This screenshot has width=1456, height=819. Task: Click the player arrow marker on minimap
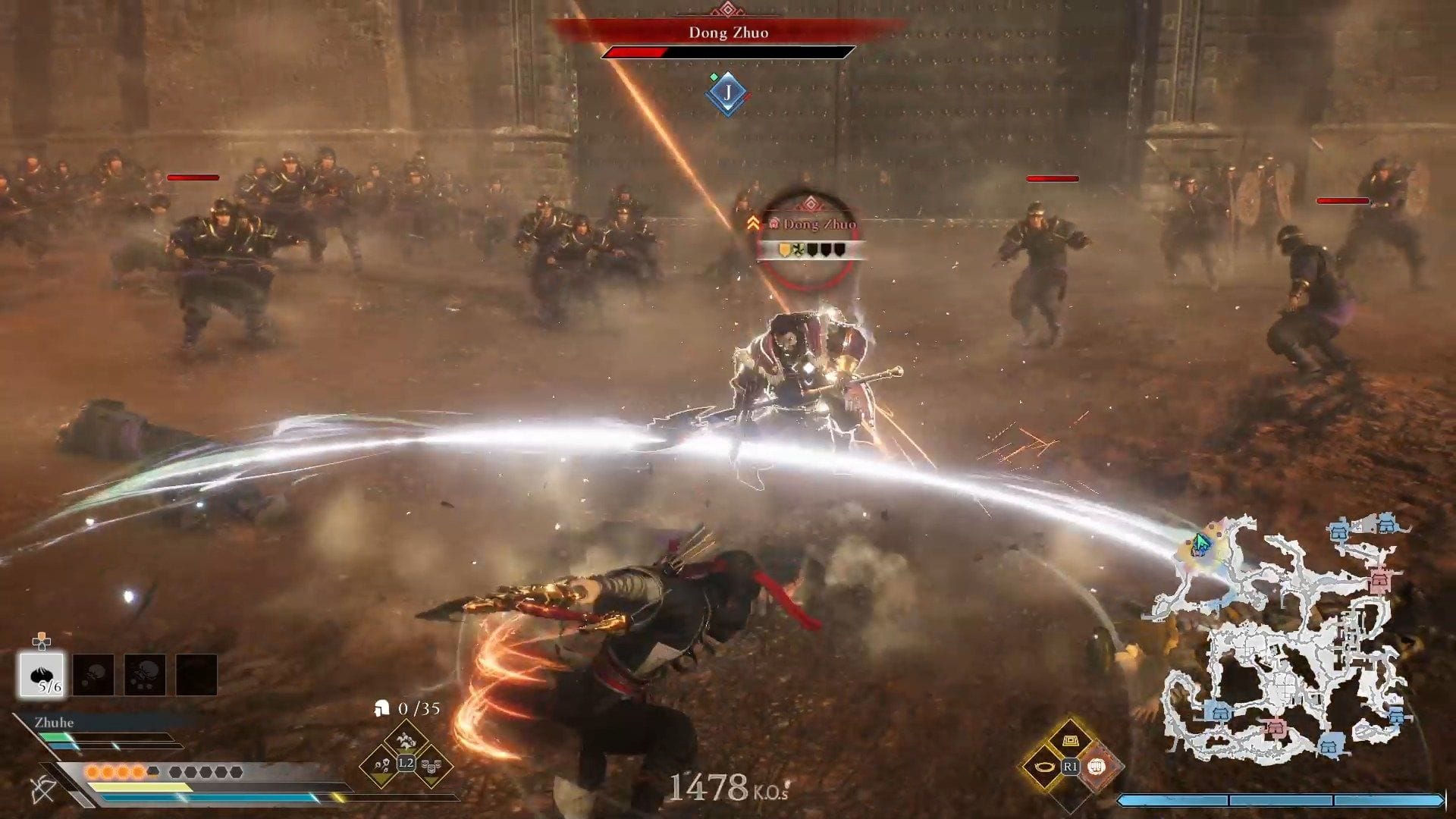[x=1201, y=543]
